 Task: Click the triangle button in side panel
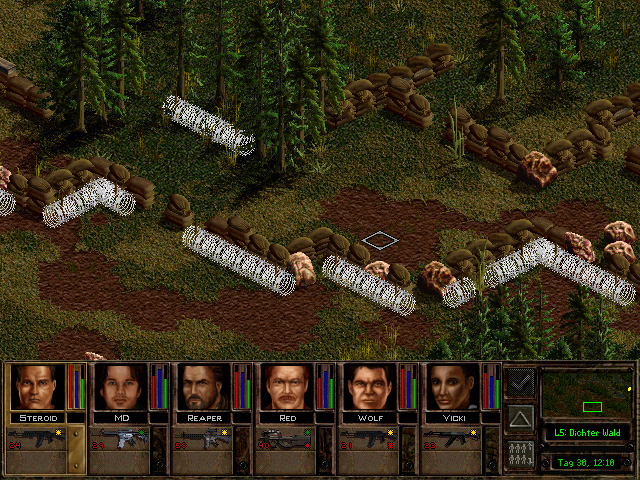click(x=520, y=416)
